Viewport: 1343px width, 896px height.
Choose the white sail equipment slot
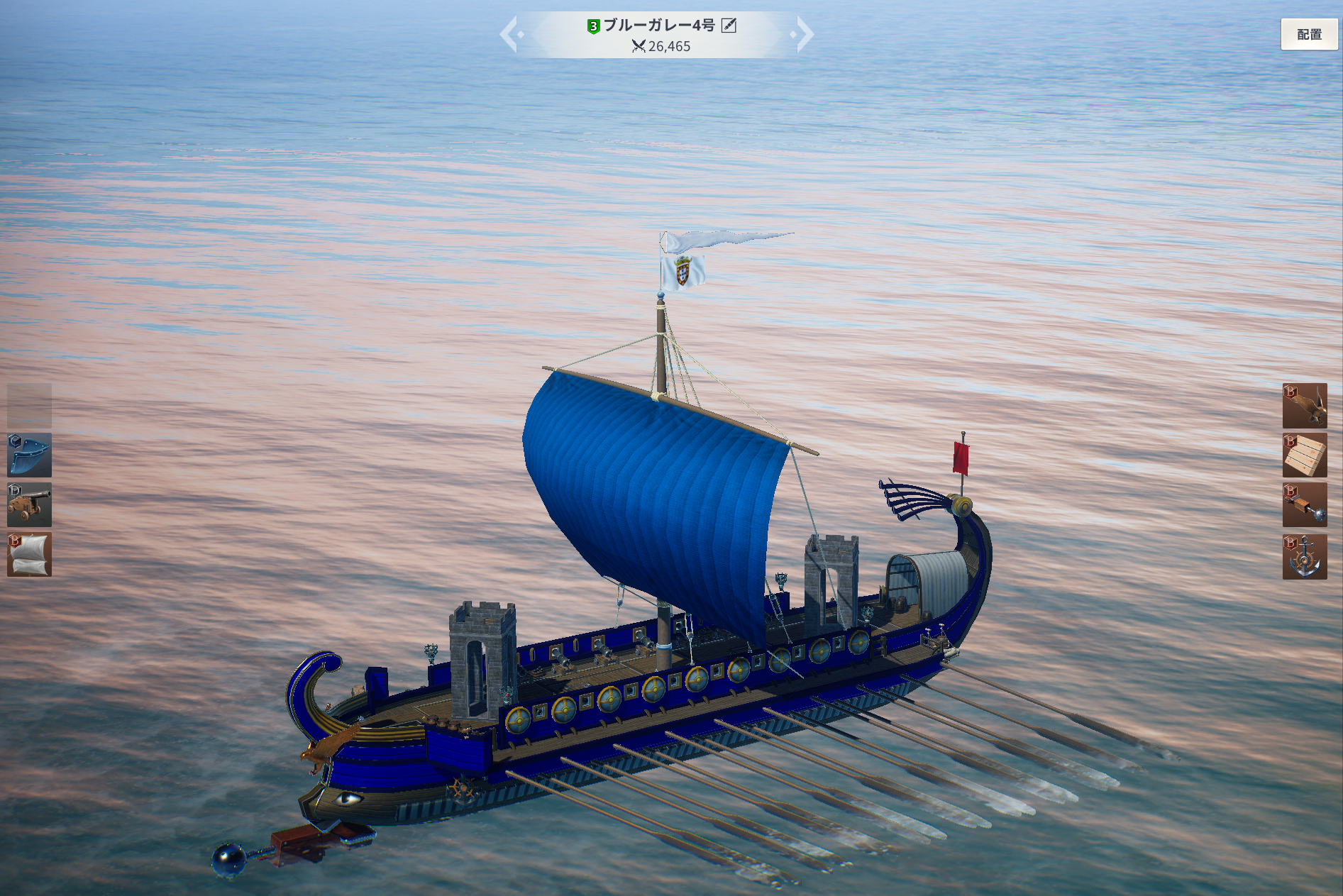coord(29,554)
